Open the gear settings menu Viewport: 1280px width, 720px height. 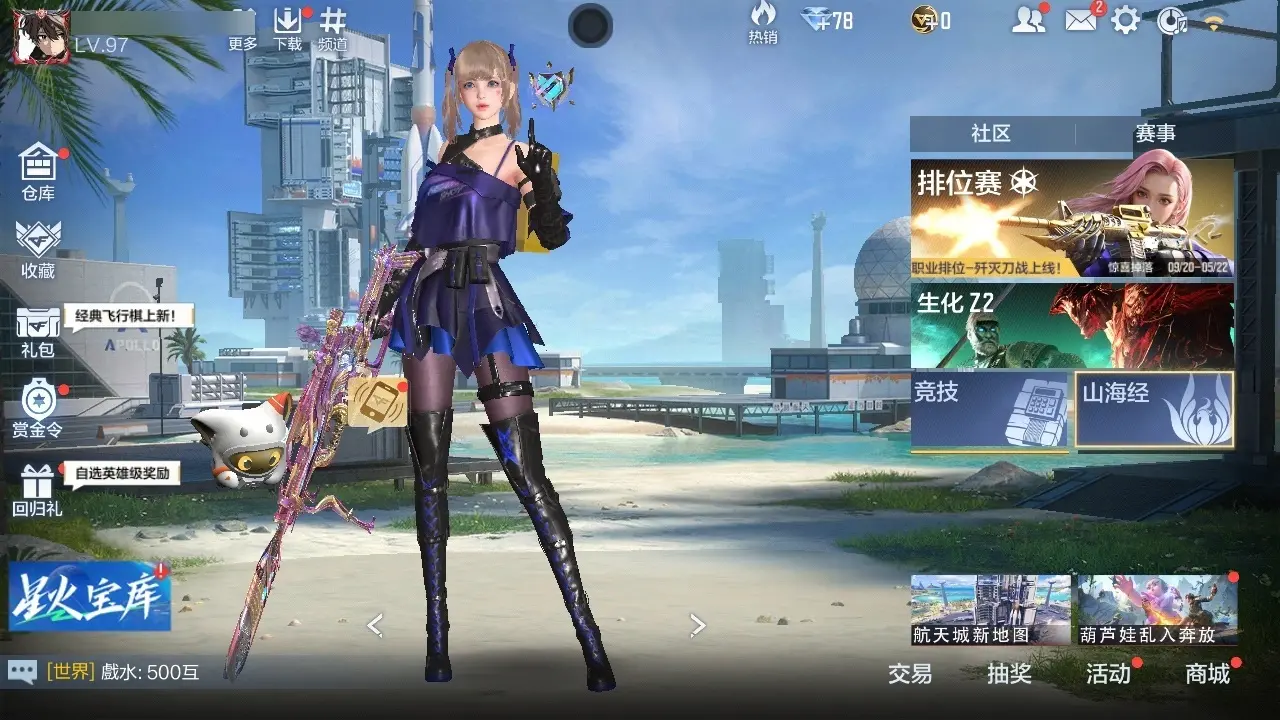[x=1126, y=20]
